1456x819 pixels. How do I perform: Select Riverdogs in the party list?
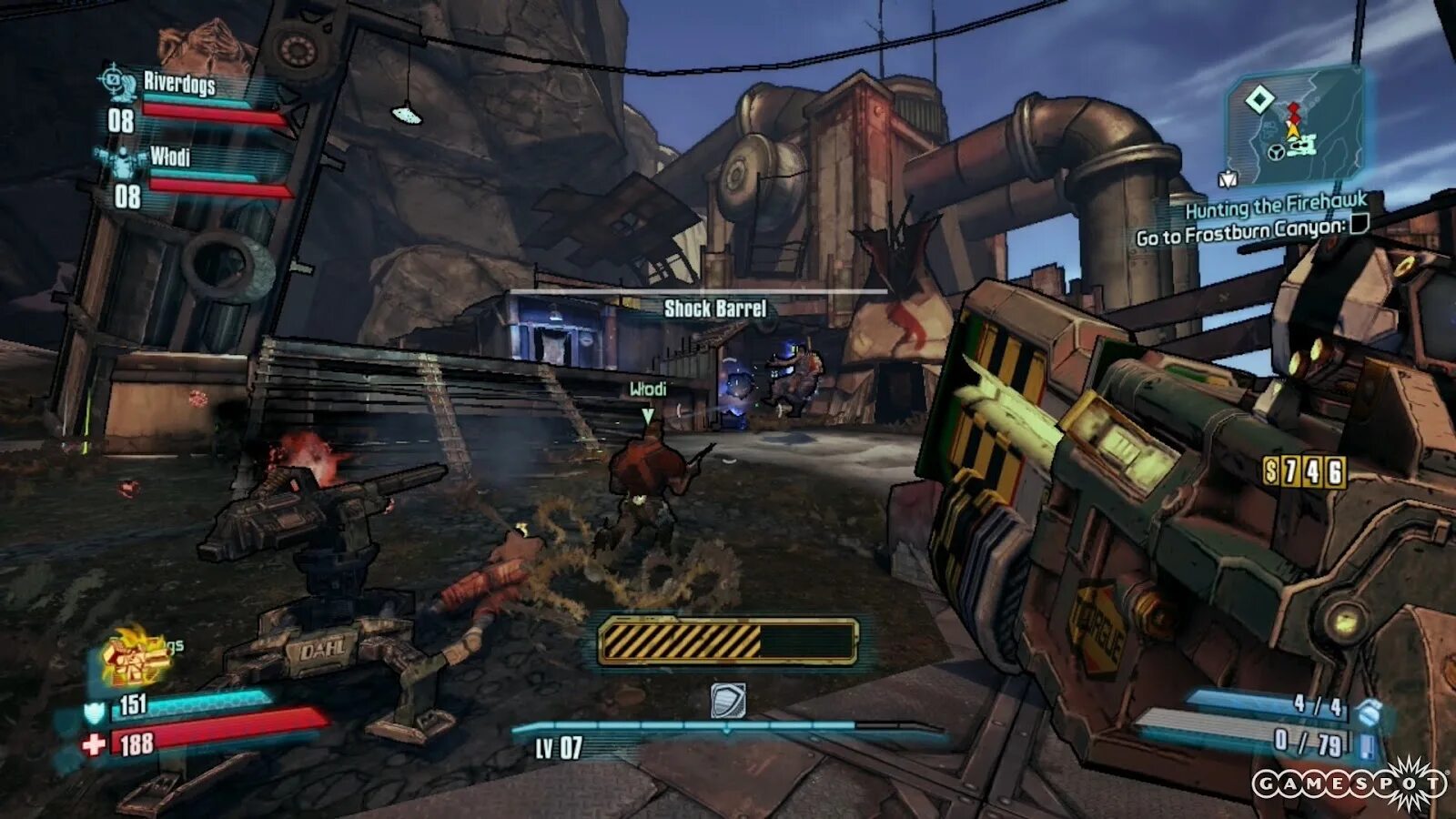(x=179, y=84)
